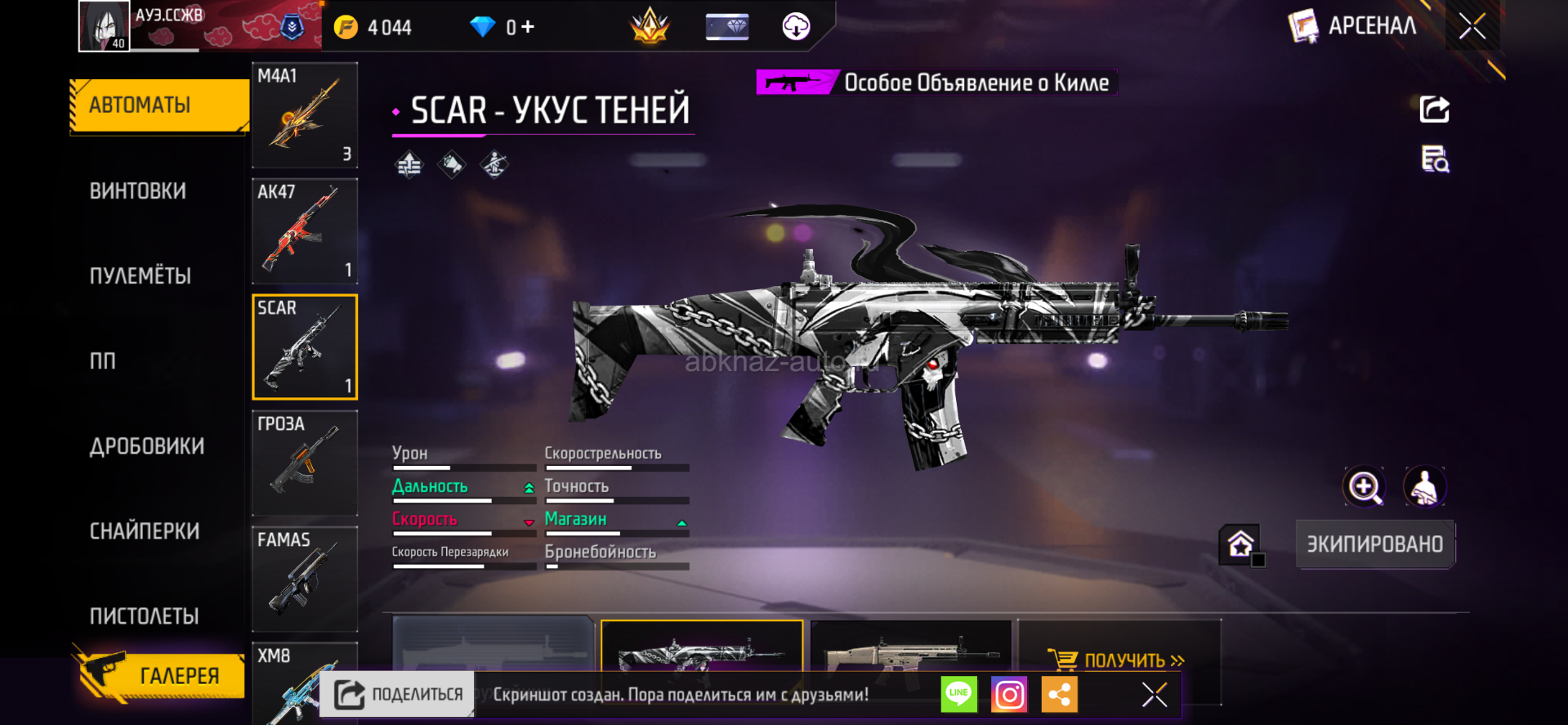Screen dimensions: 1568x725
Task: Open the Снайперки category
Action: pos(145,531)
